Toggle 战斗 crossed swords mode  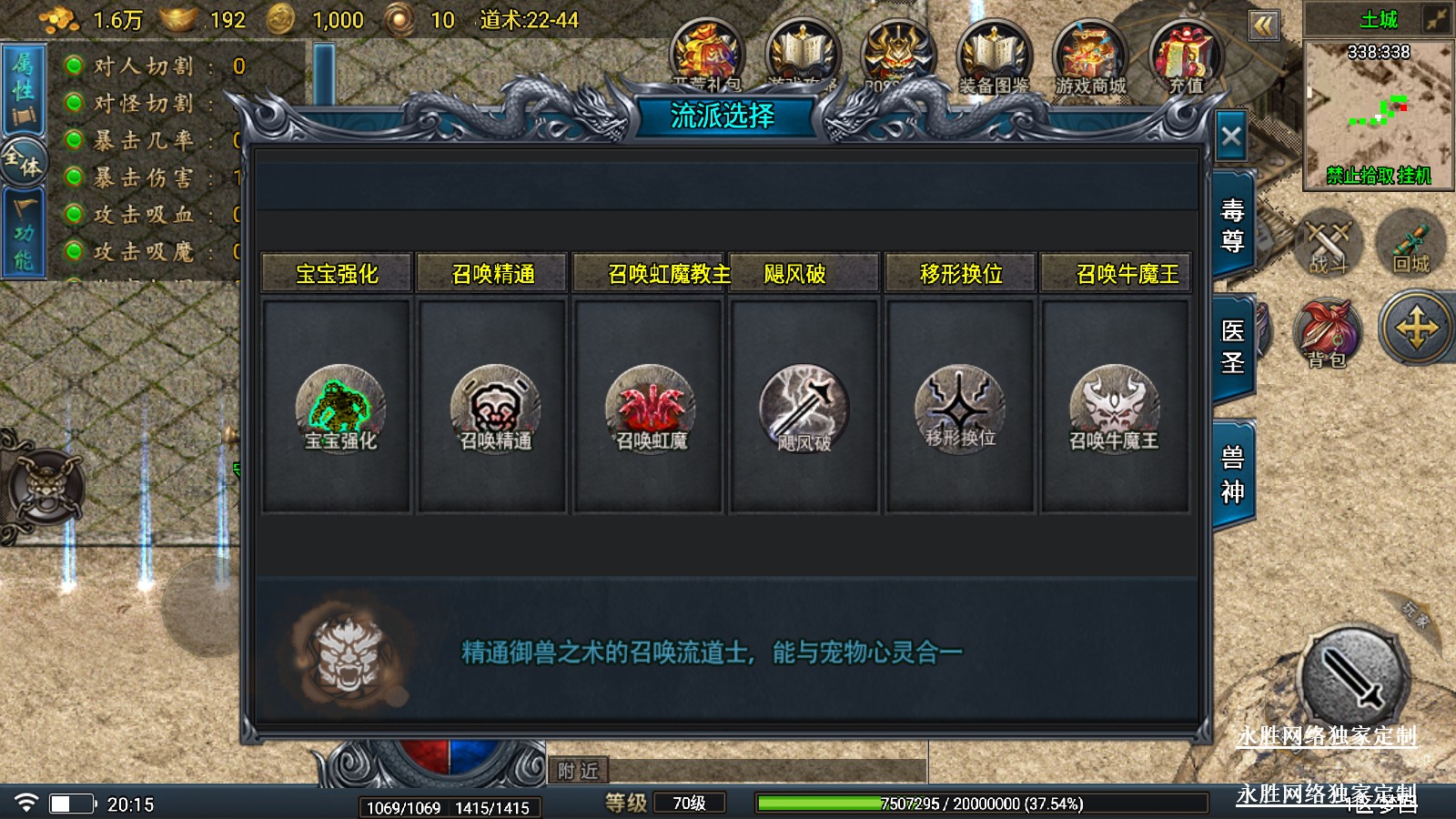point(1328,242)
